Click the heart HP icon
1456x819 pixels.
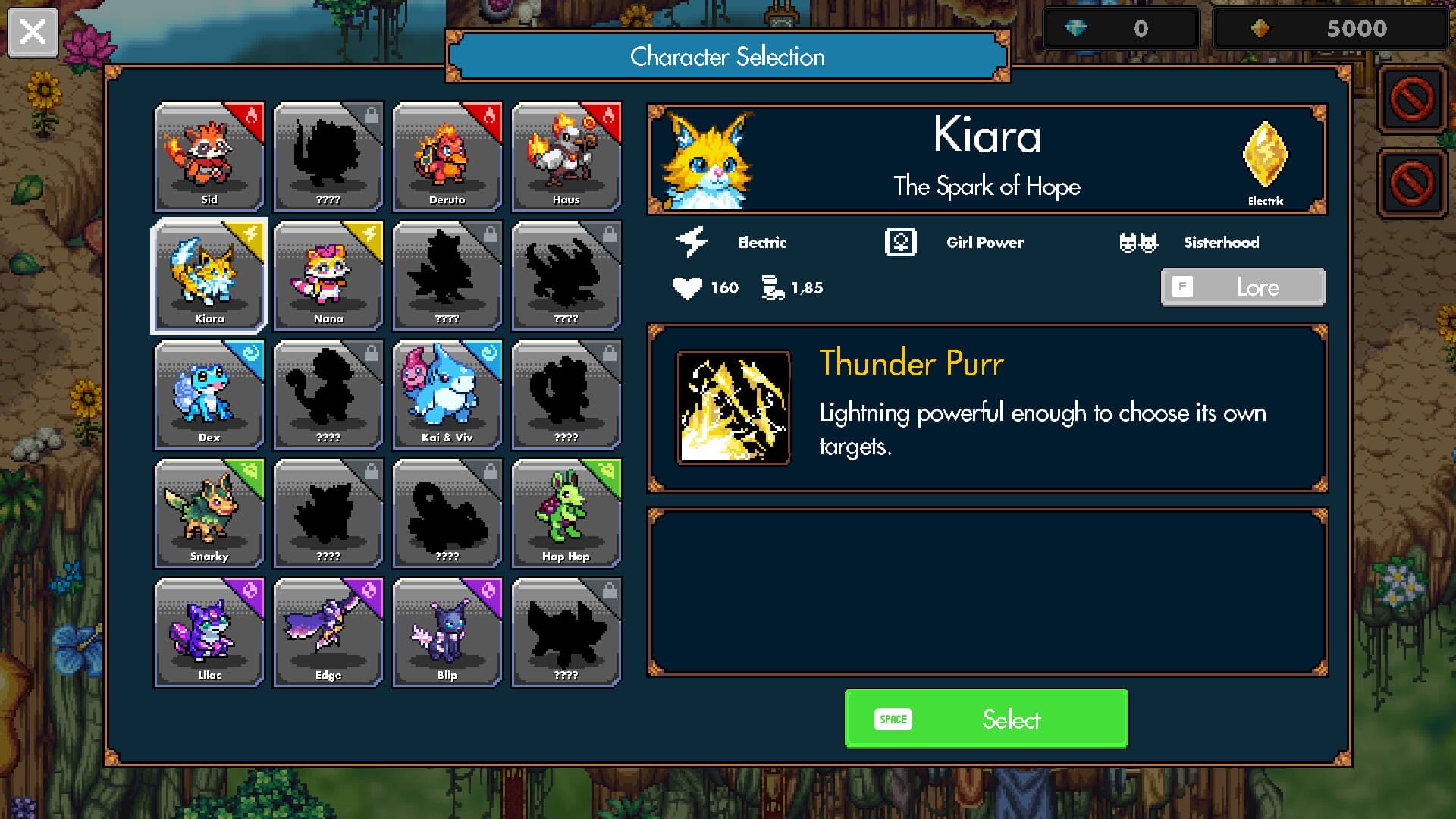[x=686, y=287]
